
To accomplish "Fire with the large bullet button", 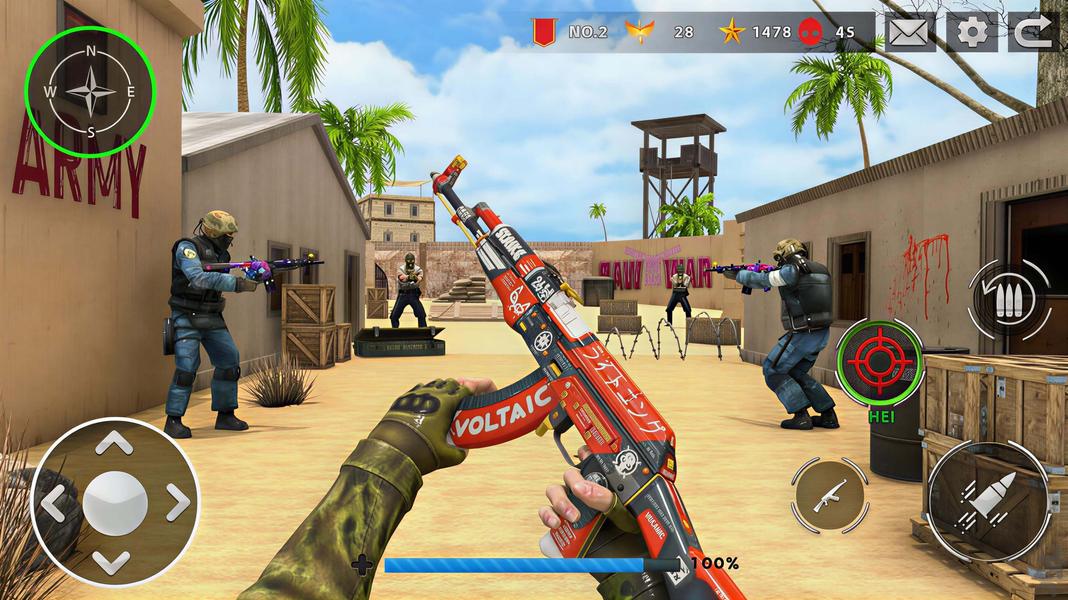I will (x=986, y=499).
